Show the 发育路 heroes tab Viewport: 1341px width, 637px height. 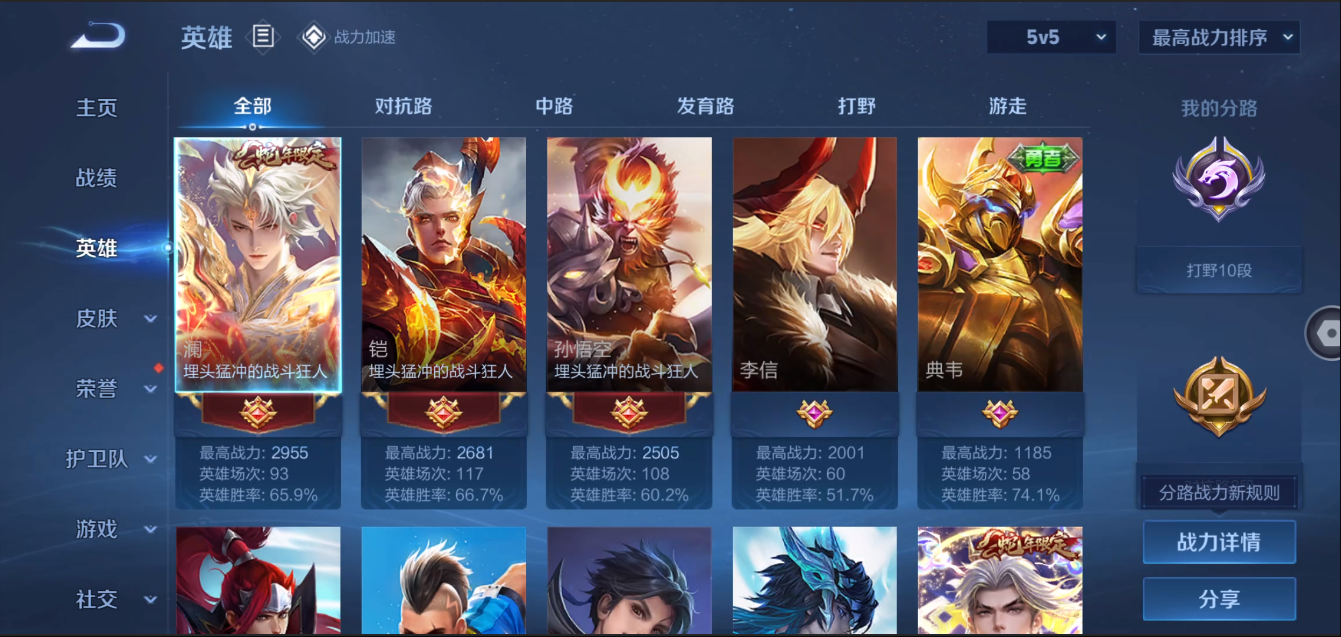point(705,106)
